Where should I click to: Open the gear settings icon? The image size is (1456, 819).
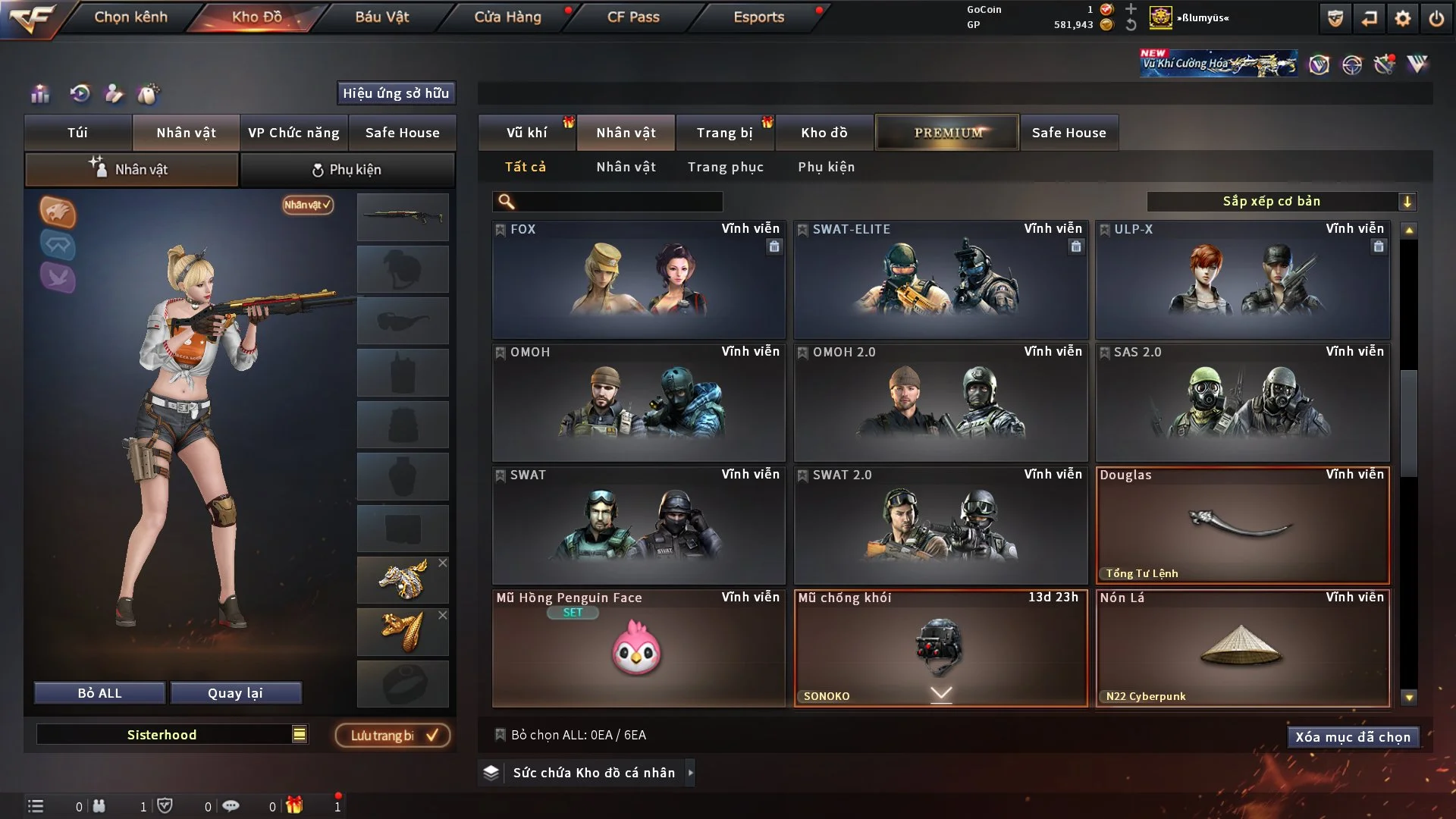coord(1403,18)
